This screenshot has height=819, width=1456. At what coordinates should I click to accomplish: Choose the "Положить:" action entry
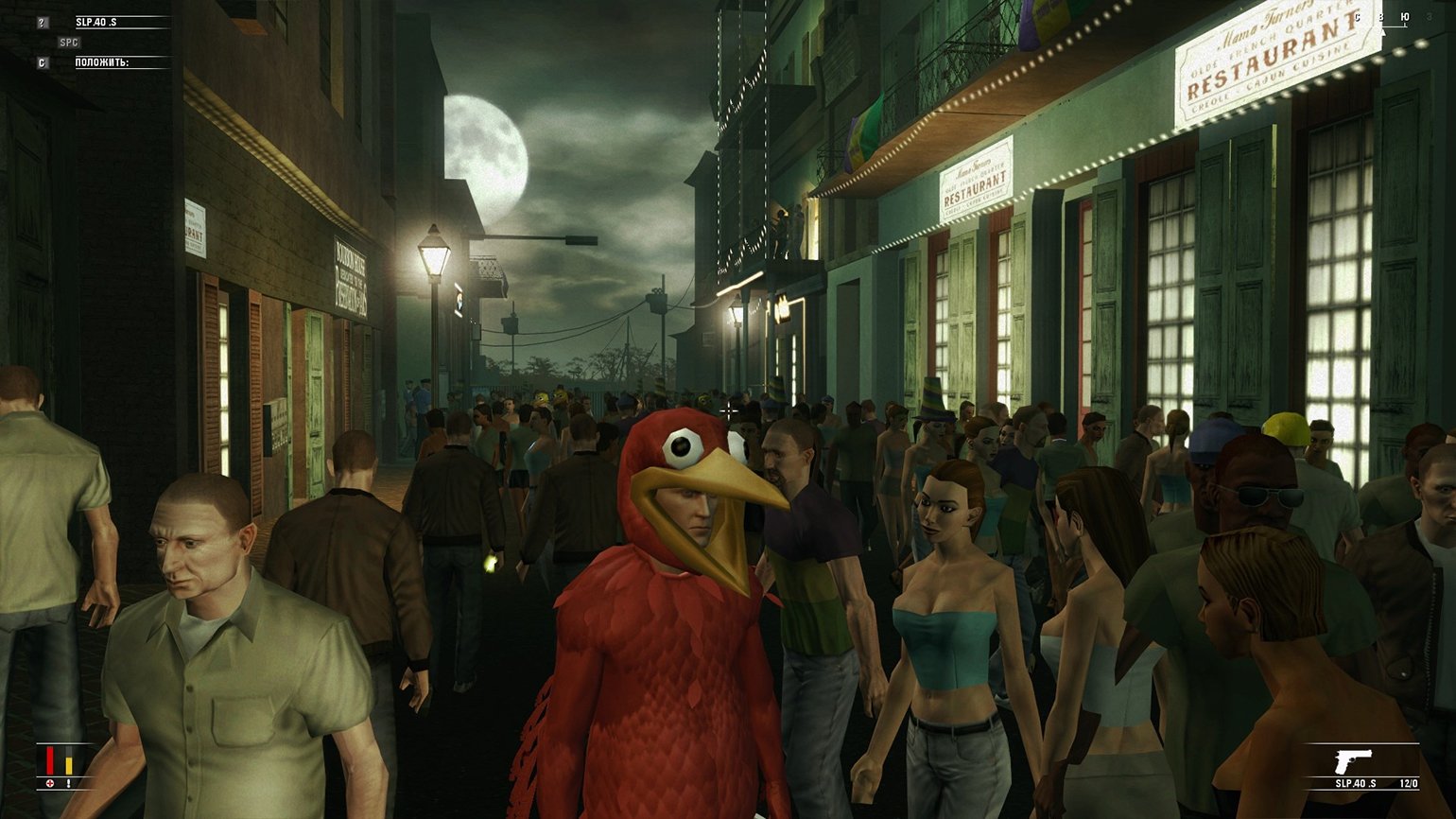[103, 62]
